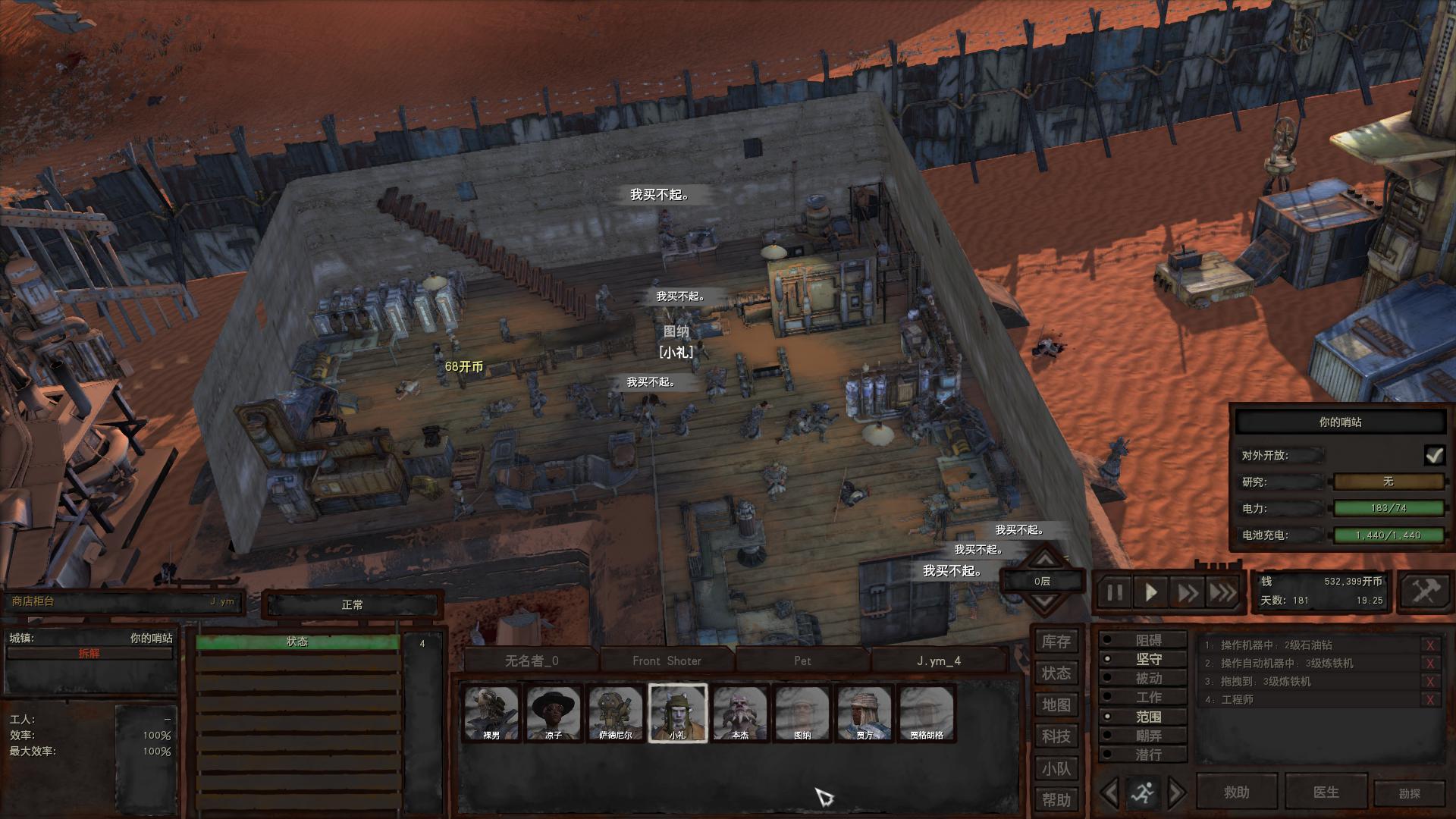The height and width of the screenshot is (819, 1456).
Task: Open the 帮助 help menu
Action: tap(1056, 800)
